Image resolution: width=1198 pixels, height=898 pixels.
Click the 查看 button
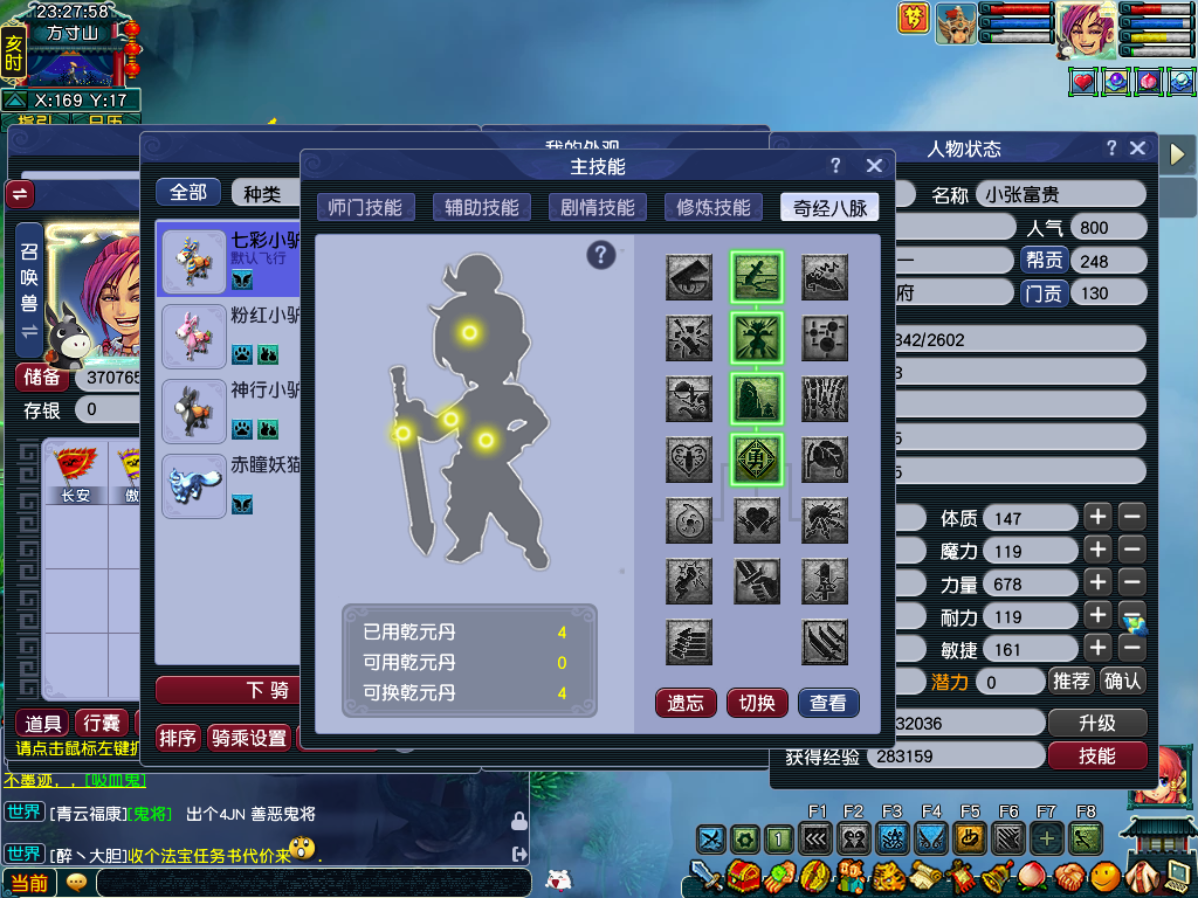[828, 703]
